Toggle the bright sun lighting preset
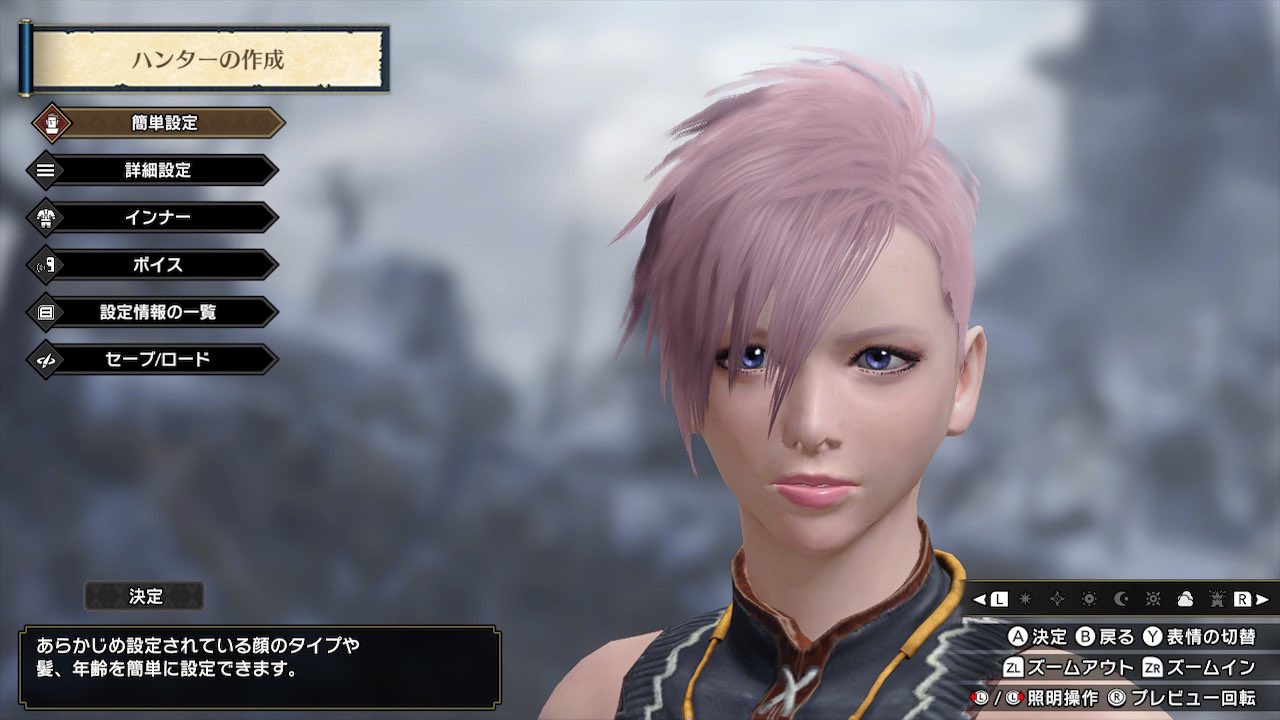The image size is (1280, 720). [1155, 600]
